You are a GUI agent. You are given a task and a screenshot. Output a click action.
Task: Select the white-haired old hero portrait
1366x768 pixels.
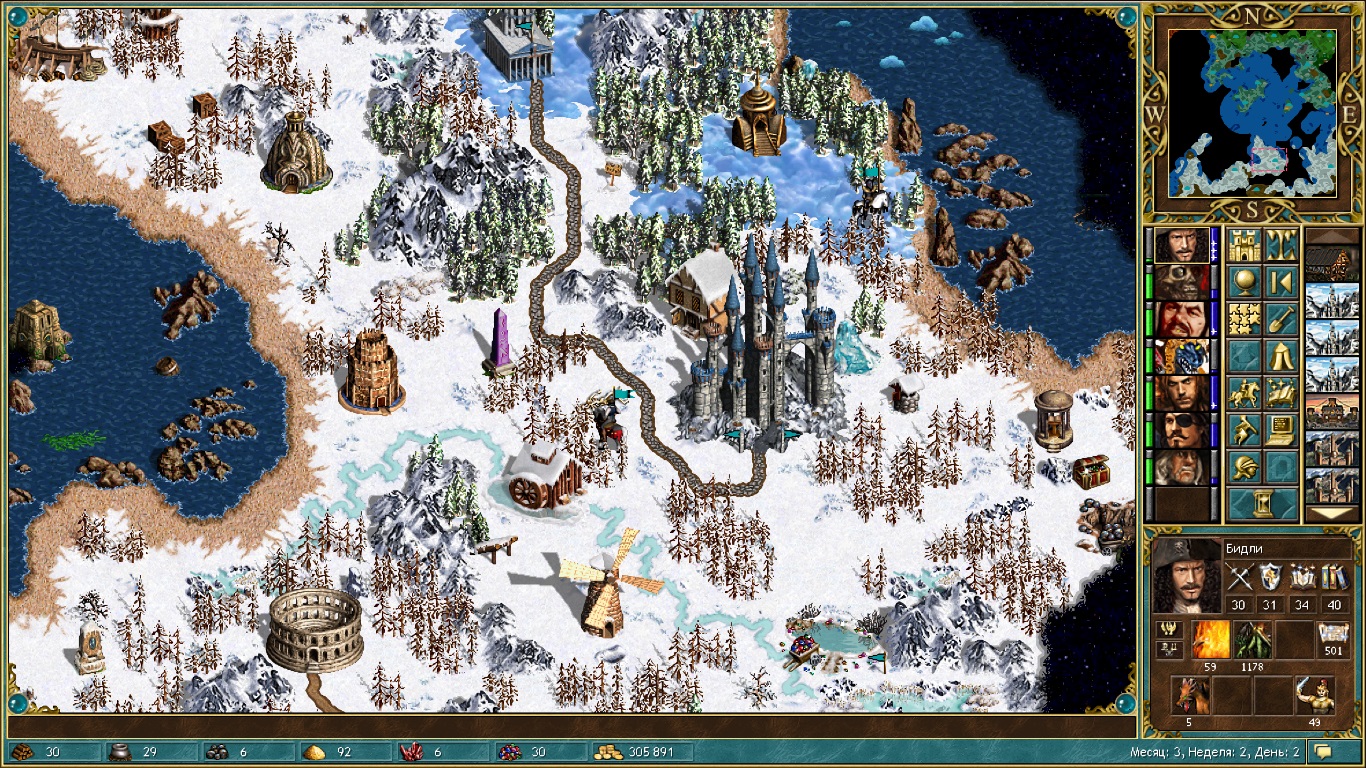coord(1181,467)
